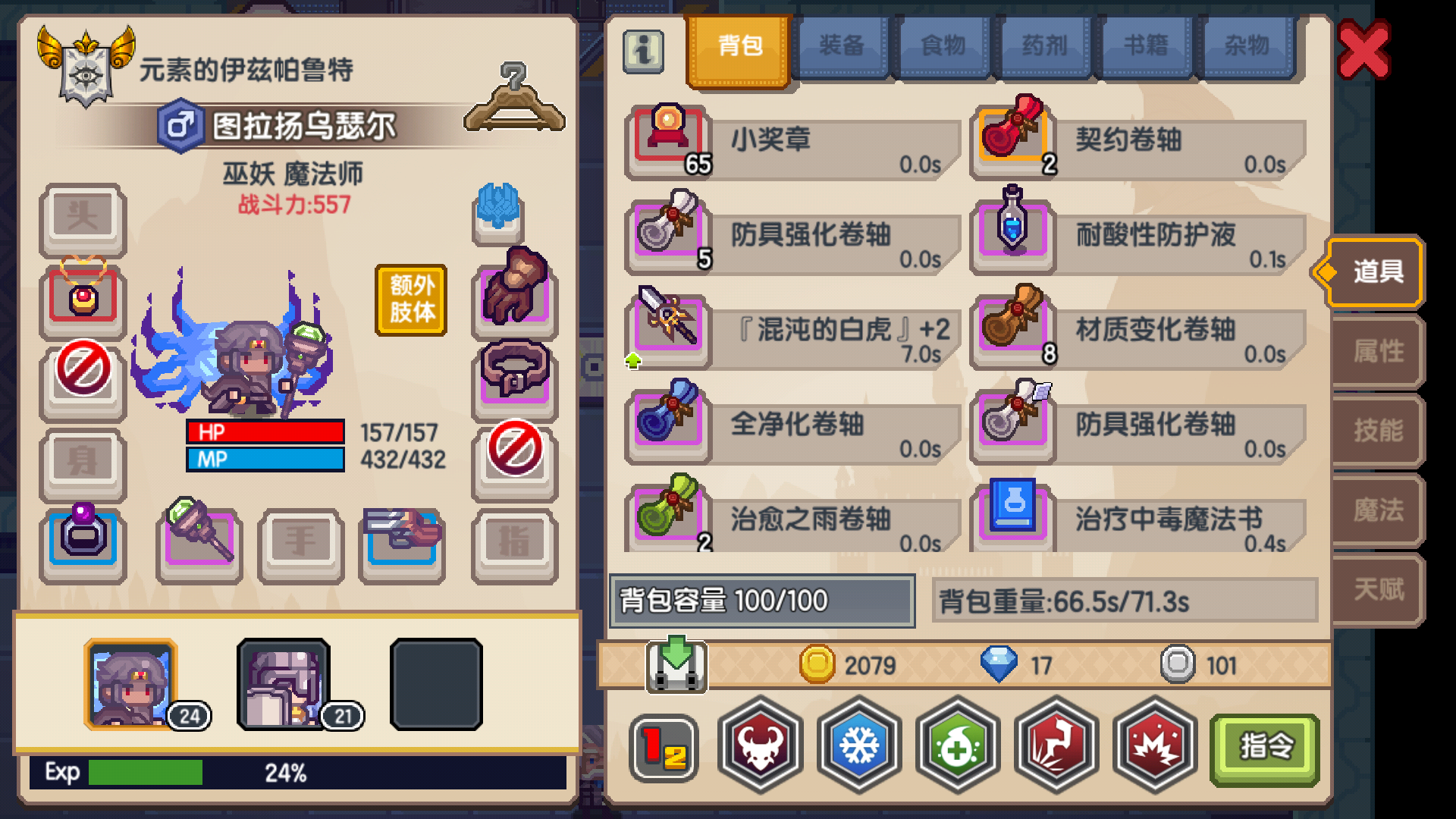
Task: Switch to the 药剂 potions tab
Action: [1044, 45]
